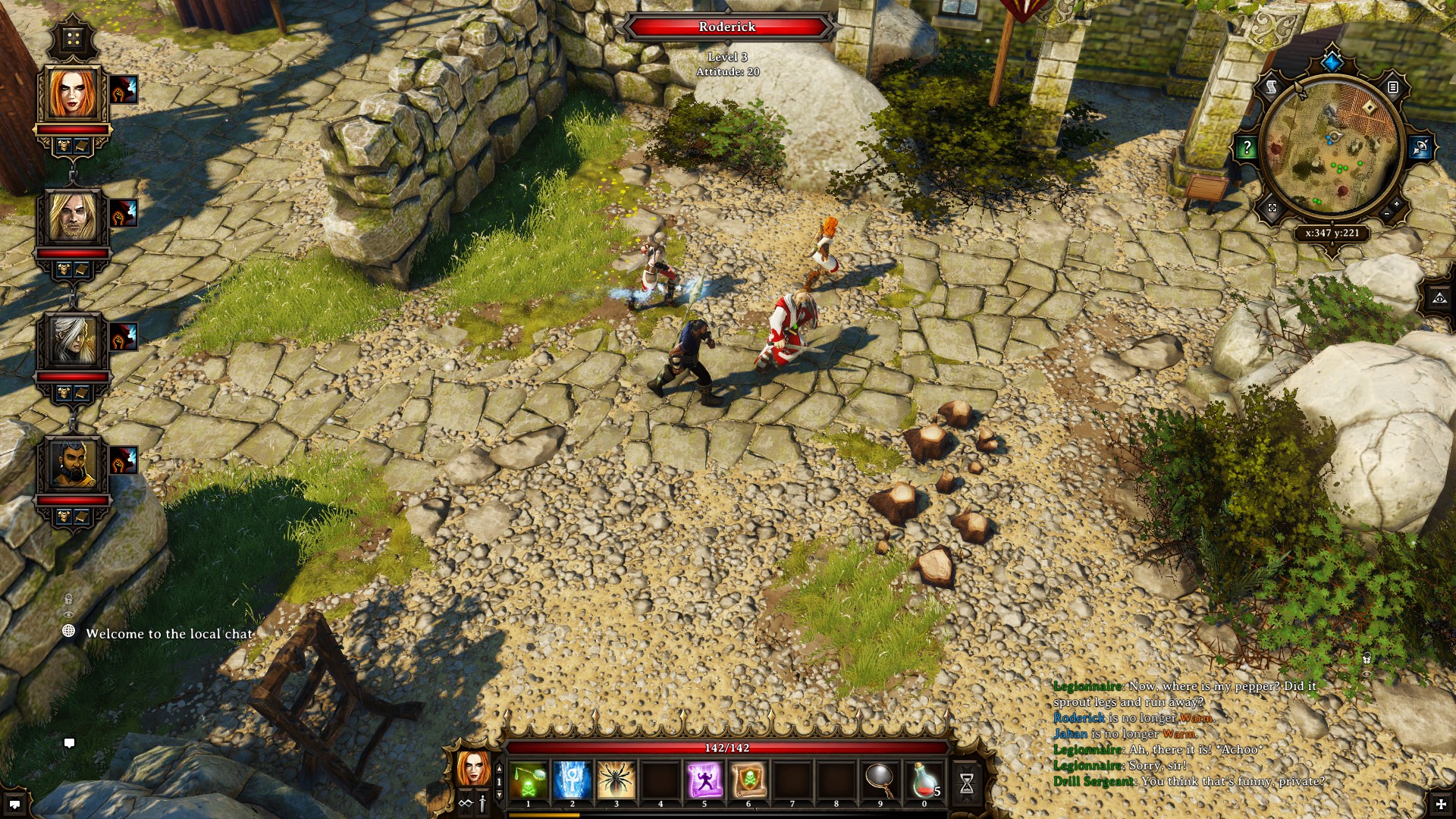Viewport: 1456px width, 819px height.
Task: Open the list icon beside the minimap
Action: click(1393, 88)
